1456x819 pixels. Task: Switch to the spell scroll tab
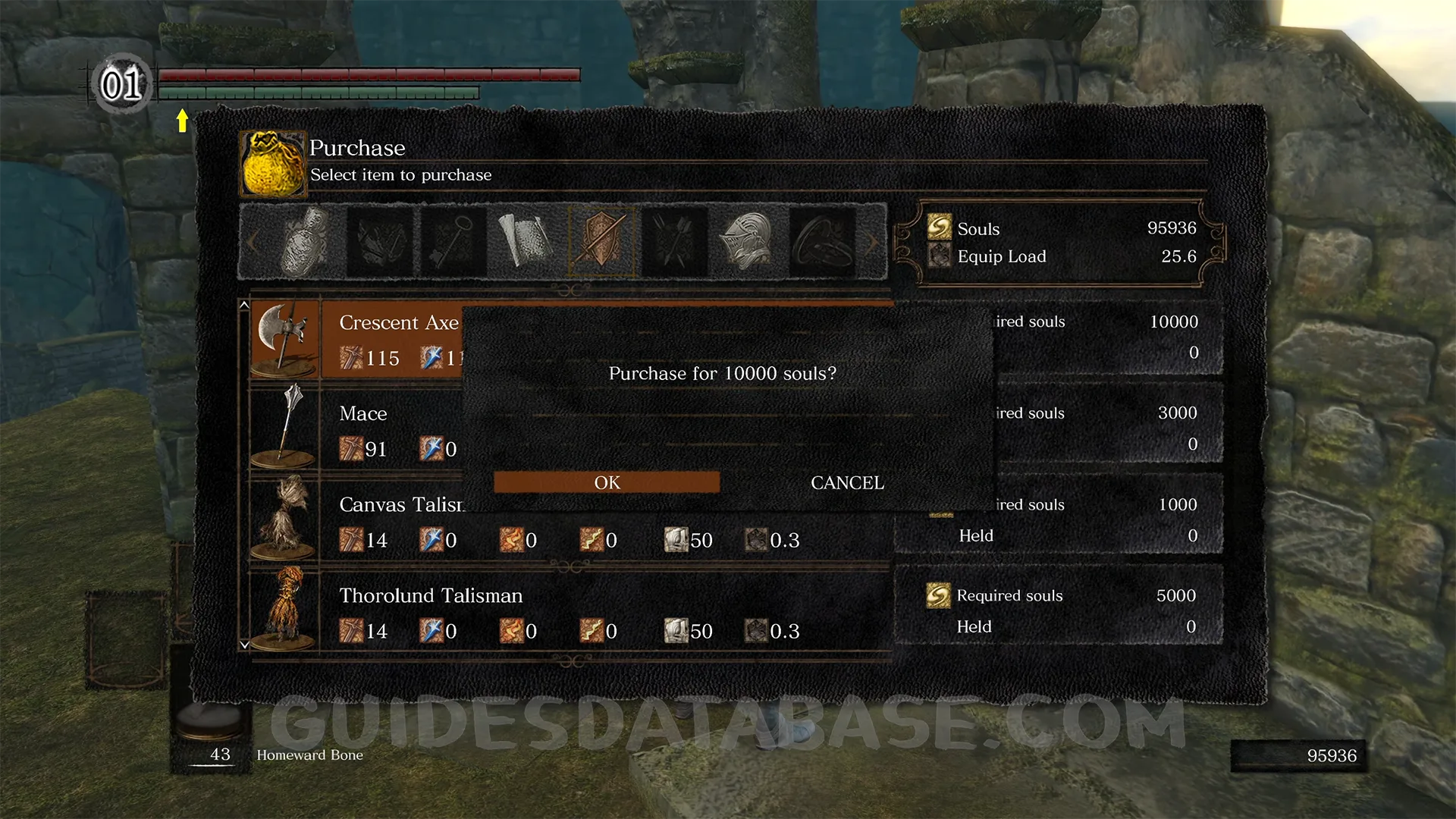pyautogui.click(x=526, y=242)
